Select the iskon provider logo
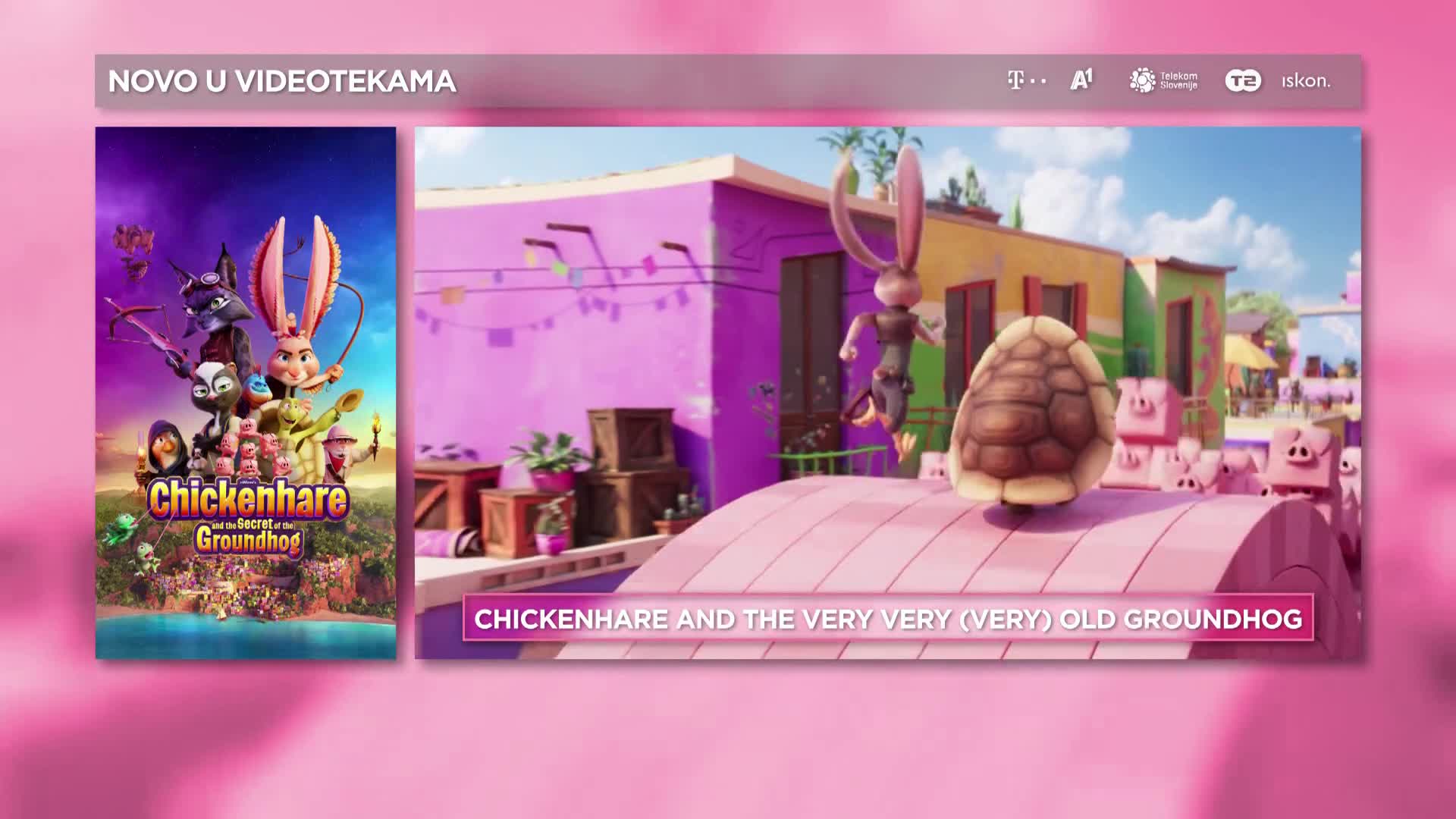Image resolution: width=1456 pixels, height=819 pixels. (1306, 81)
